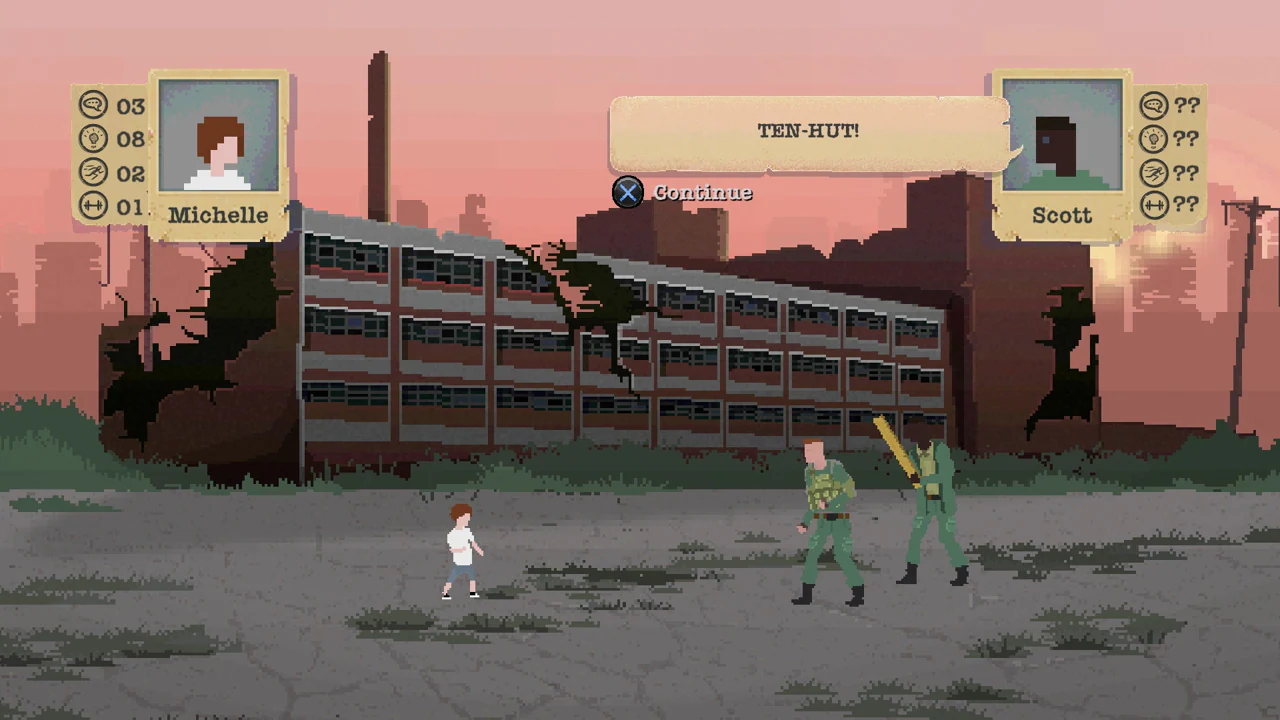Screen dimensions: 1280x720
Task: Click Michelle's running figure agility icon
Action: 93,173
